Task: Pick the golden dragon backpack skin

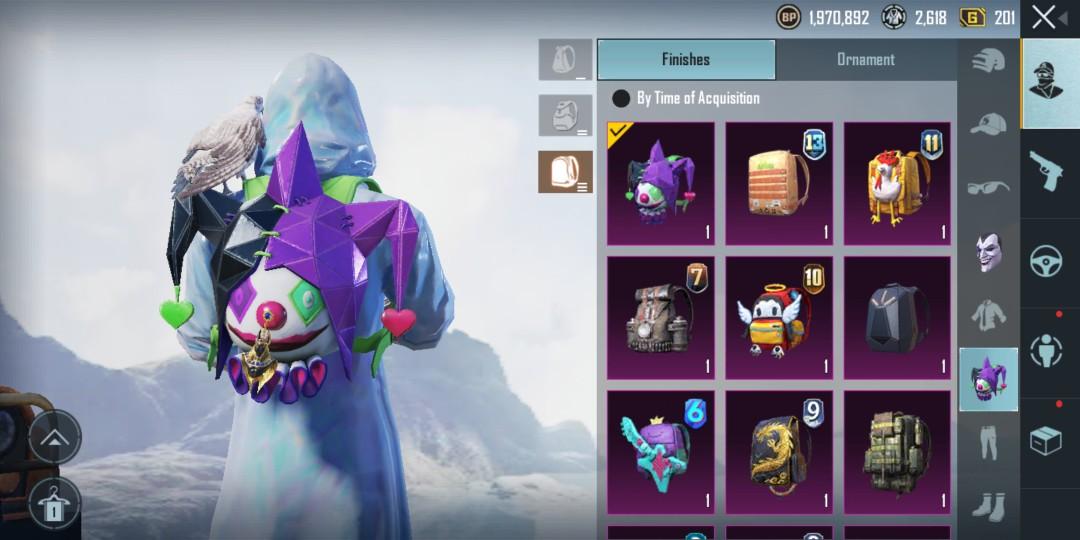Action: pos(779,452)
